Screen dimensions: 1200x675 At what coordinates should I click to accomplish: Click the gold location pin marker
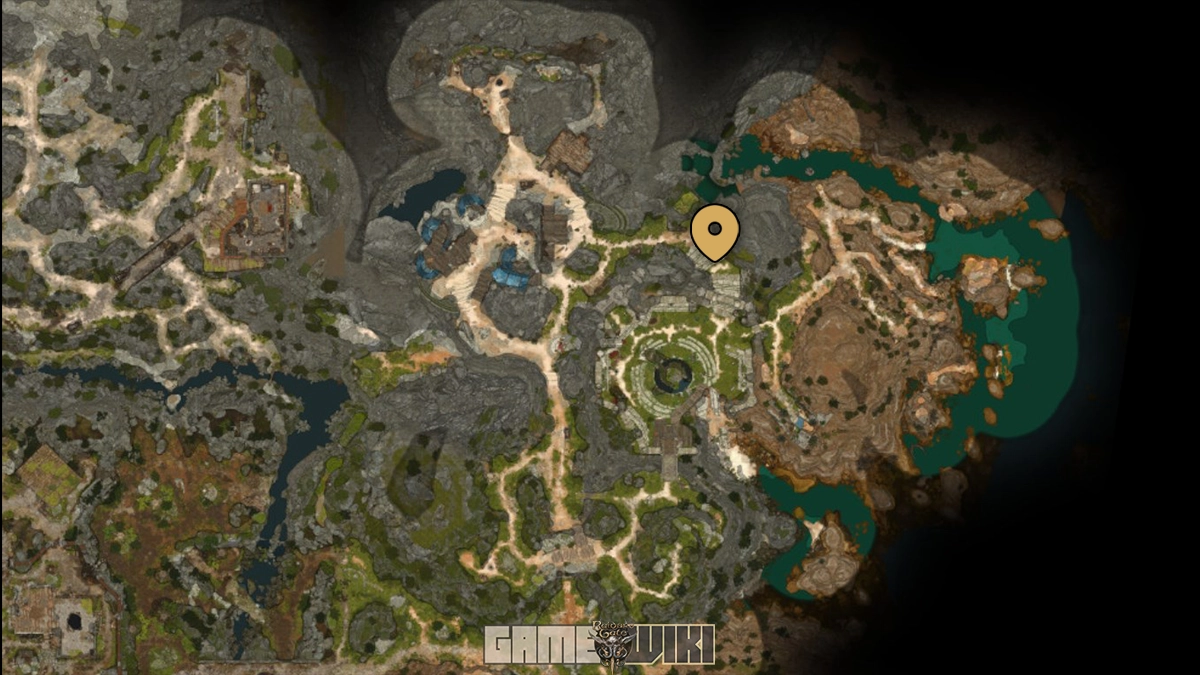[x=714, y=231]
